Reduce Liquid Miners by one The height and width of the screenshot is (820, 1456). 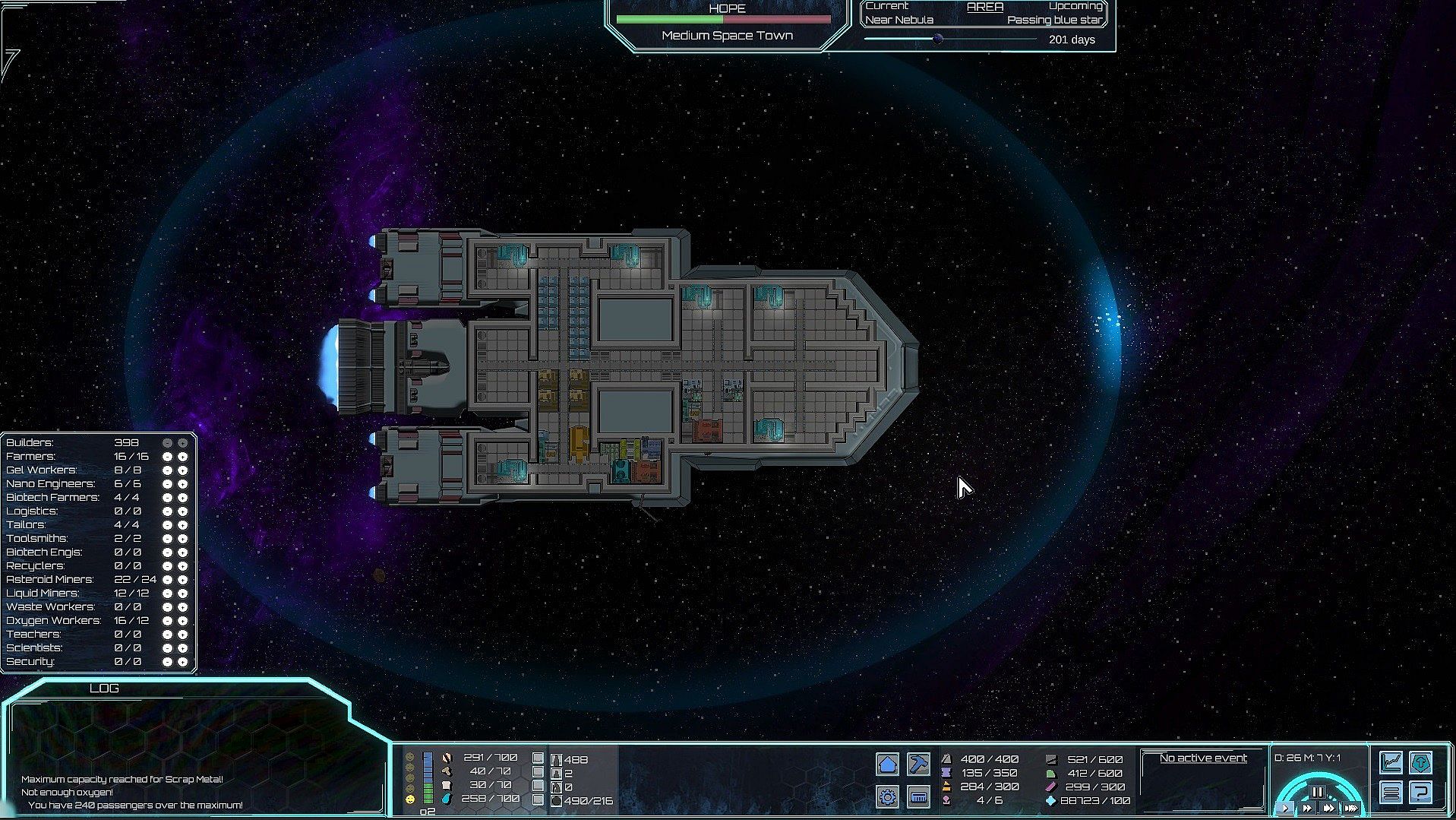167,594
